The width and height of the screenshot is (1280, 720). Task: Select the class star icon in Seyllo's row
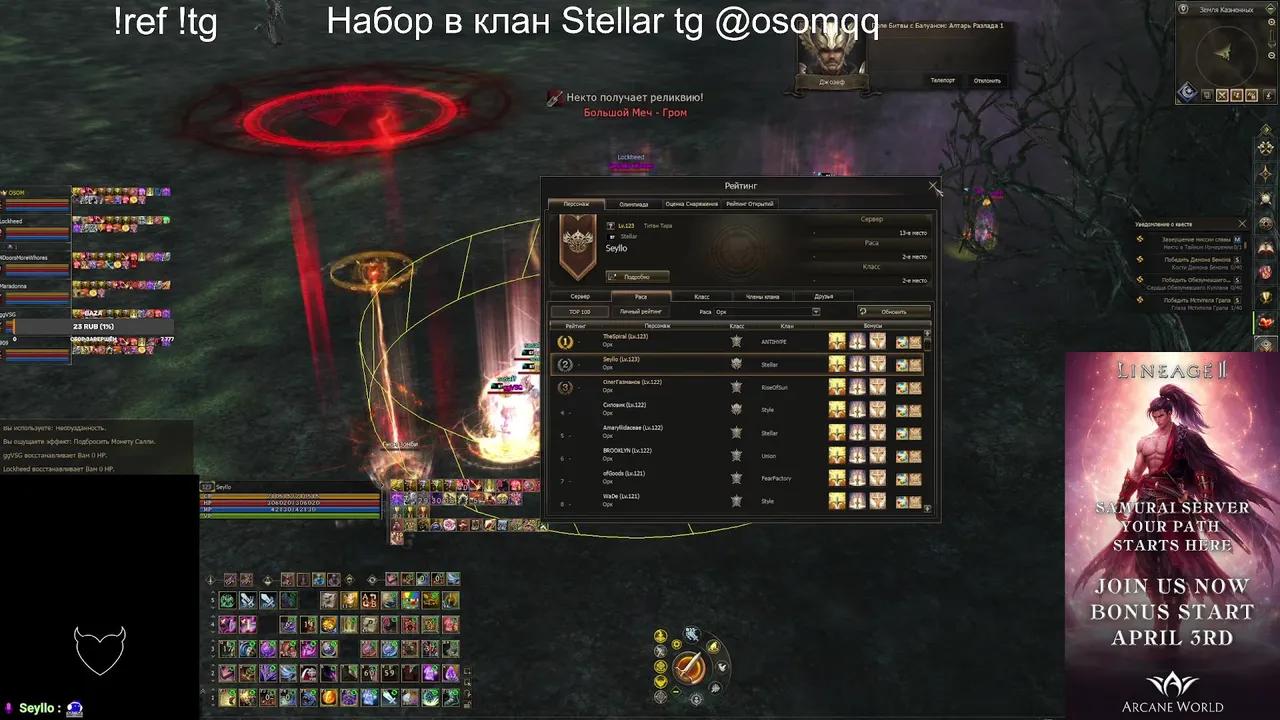[737, 365]
